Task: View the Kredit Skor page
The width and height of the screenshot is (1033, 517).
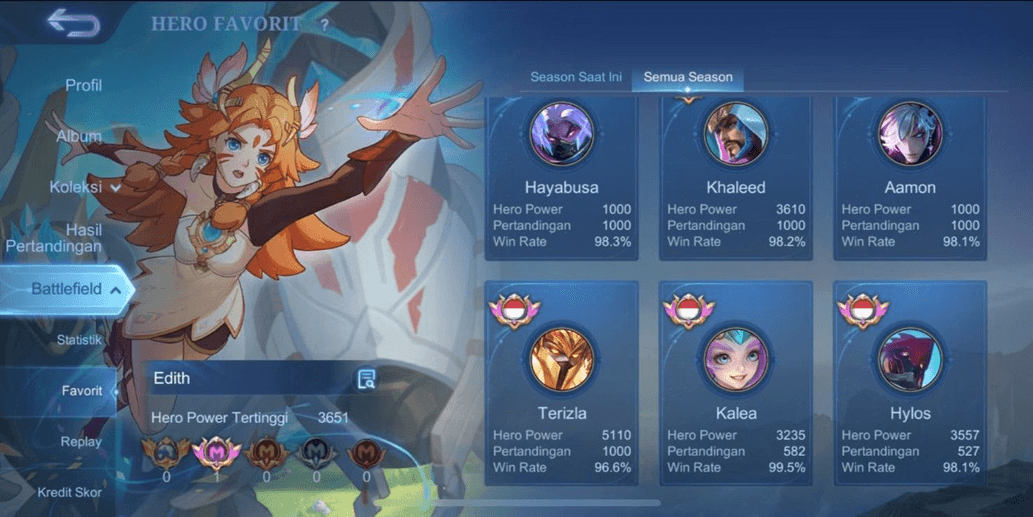Action: click(x=69, y=492)
